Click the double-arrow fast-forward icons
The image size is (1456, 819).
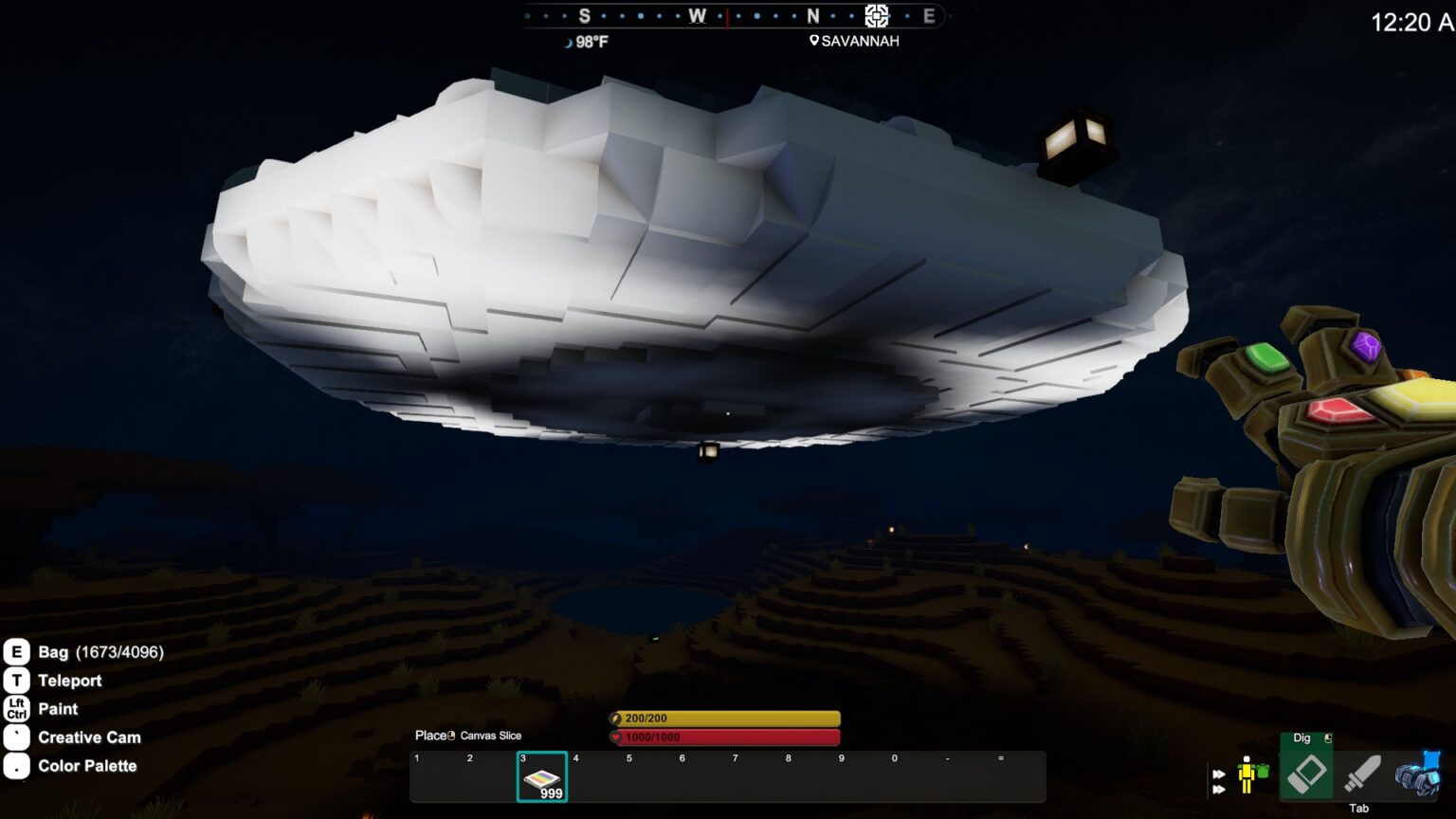tap(1219, 781)
